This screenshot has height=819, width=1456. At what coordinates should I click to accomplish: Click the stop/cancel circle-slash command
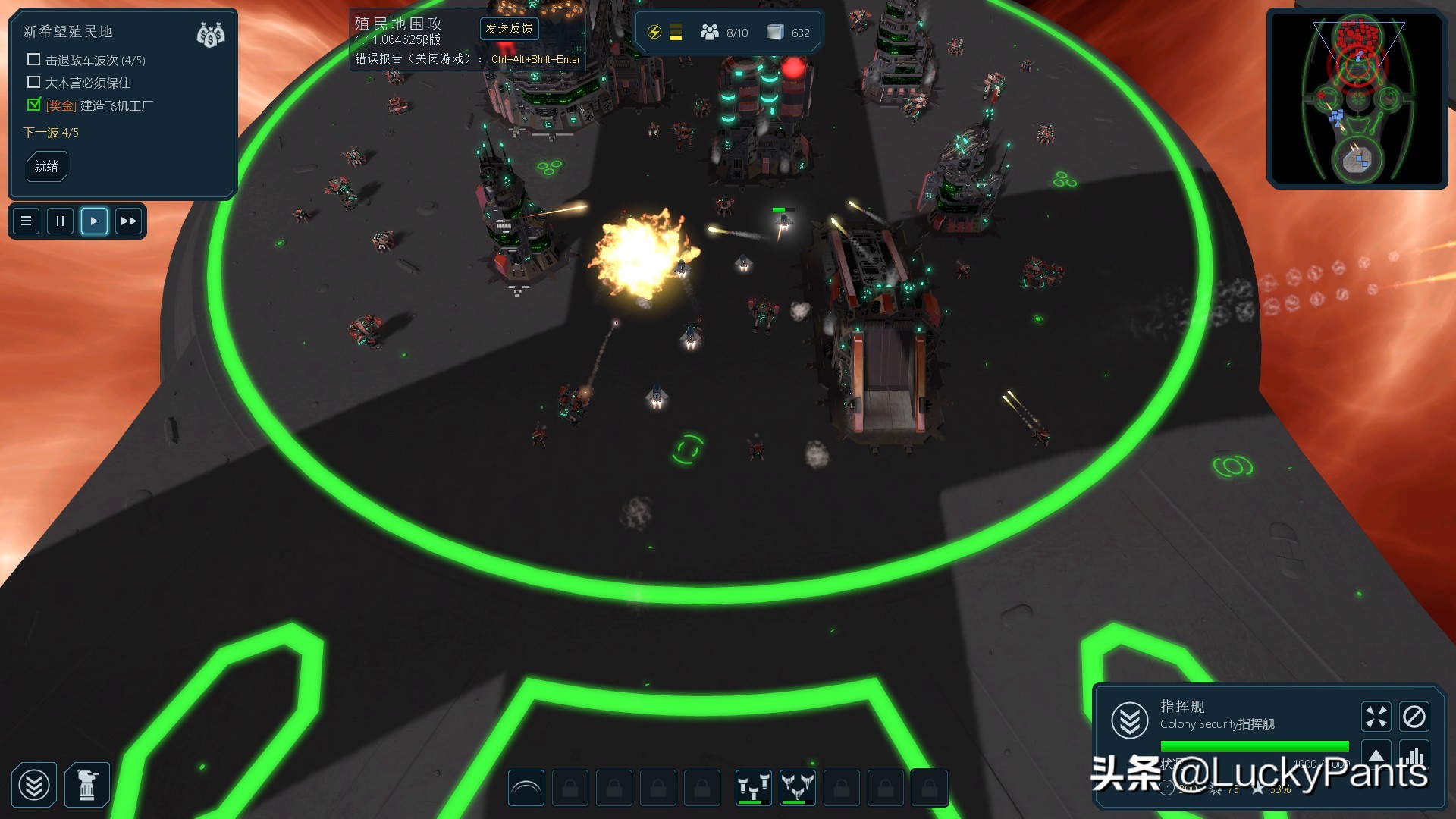click(x=1414, y=717)
